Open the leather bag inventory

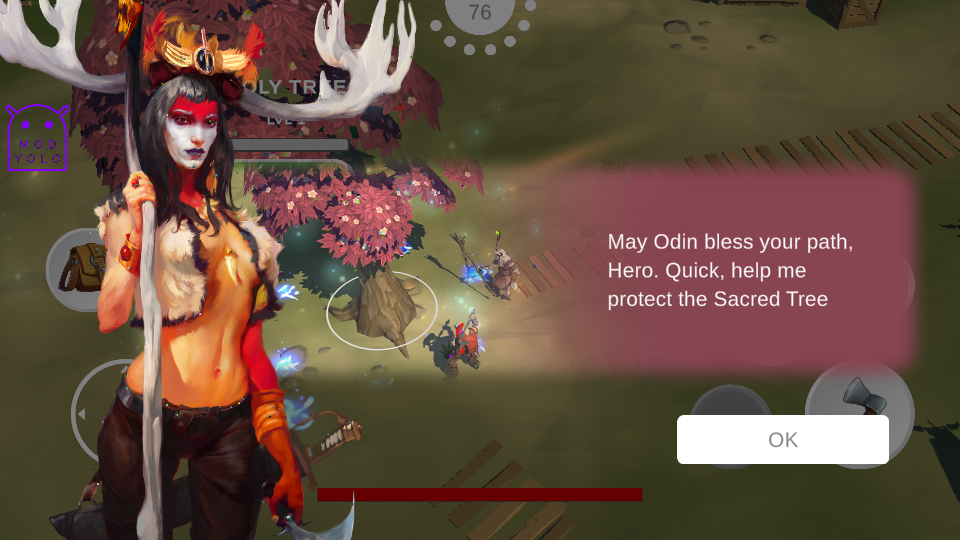coord(78,270)
